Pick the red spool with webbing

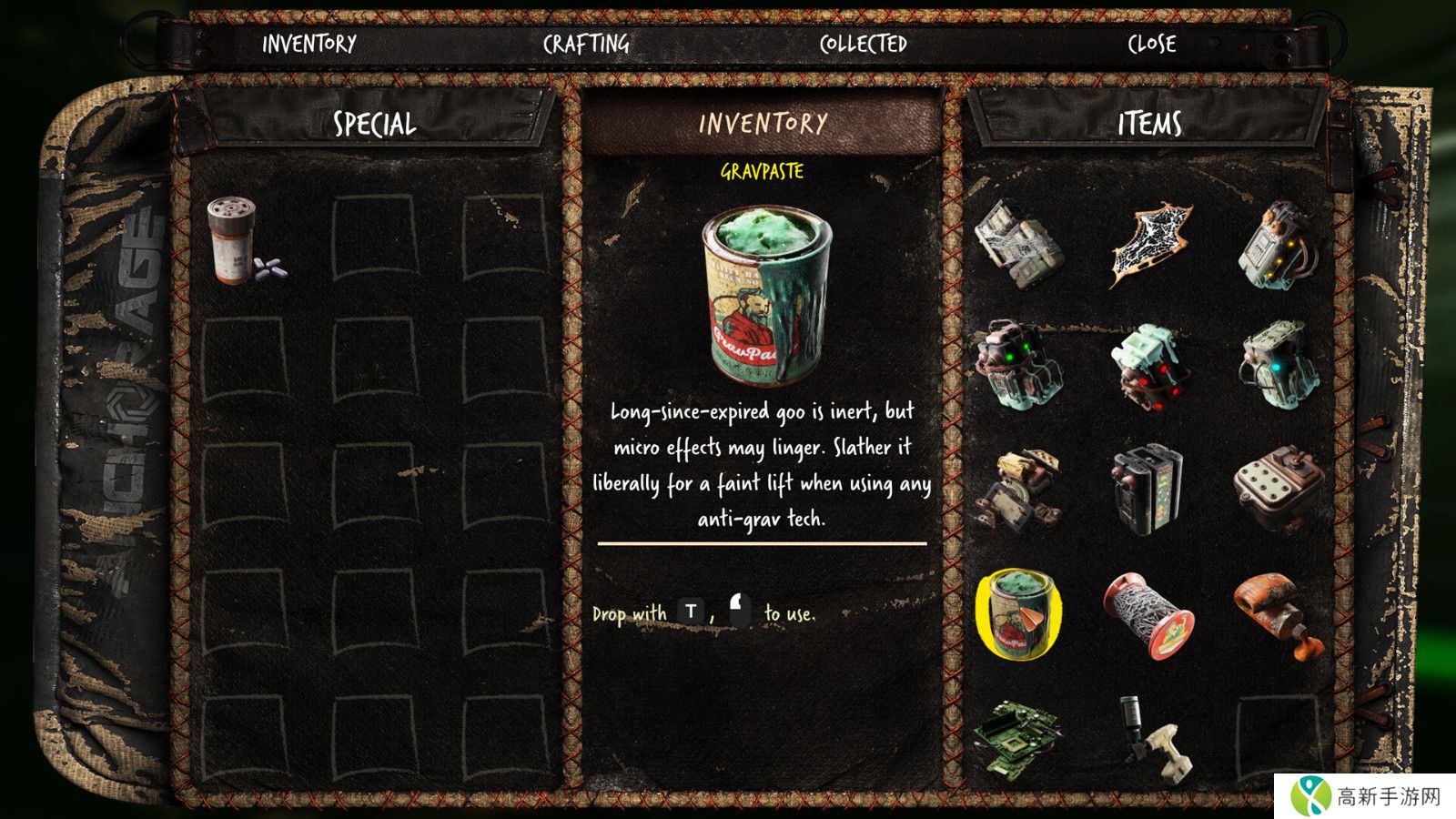pyautogui.click(x=1148, y=613)
